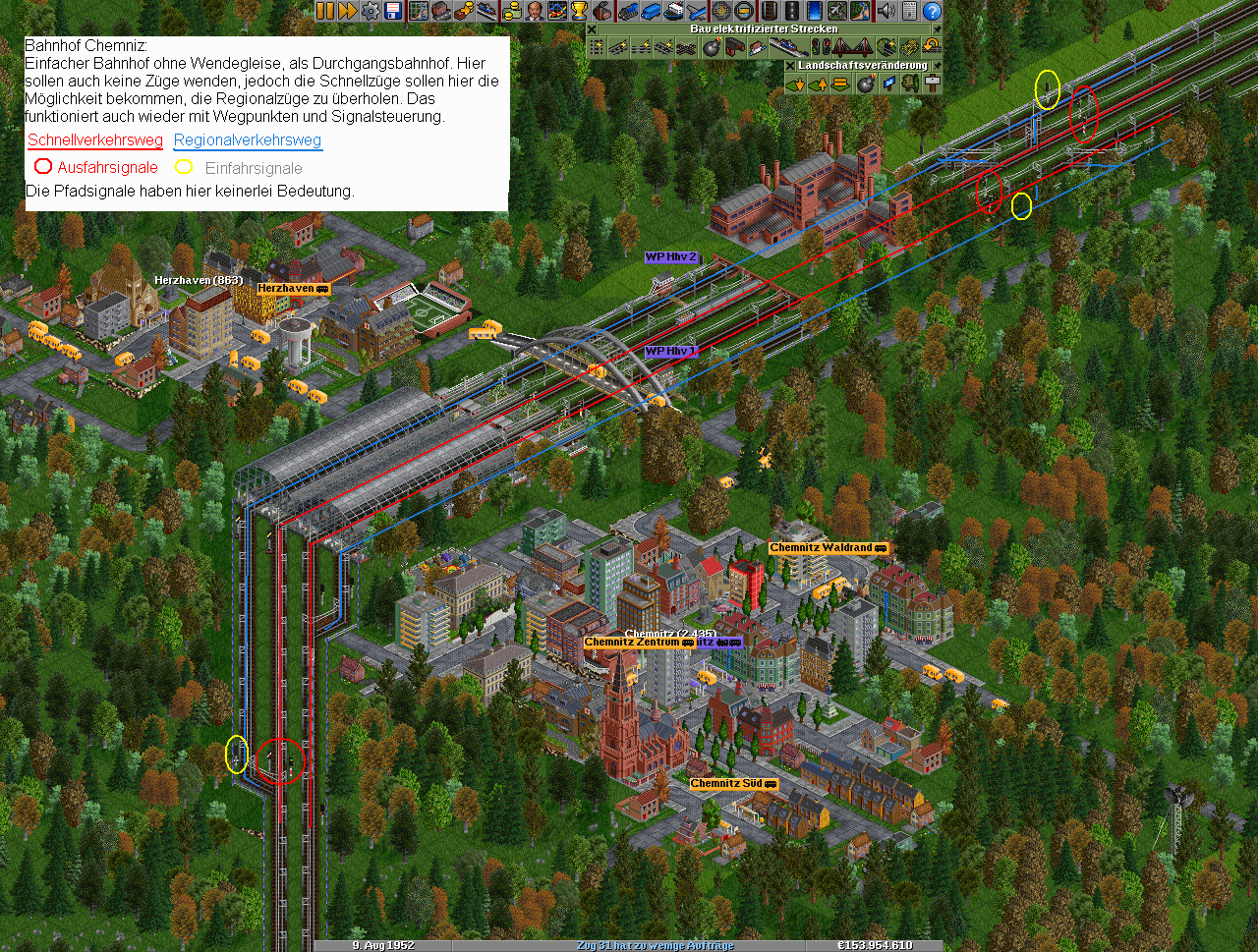The height and width of the screenshot is (952, 1258).
Task: Pin the Landschaftsveränderung toolbar
Action: 936,66
